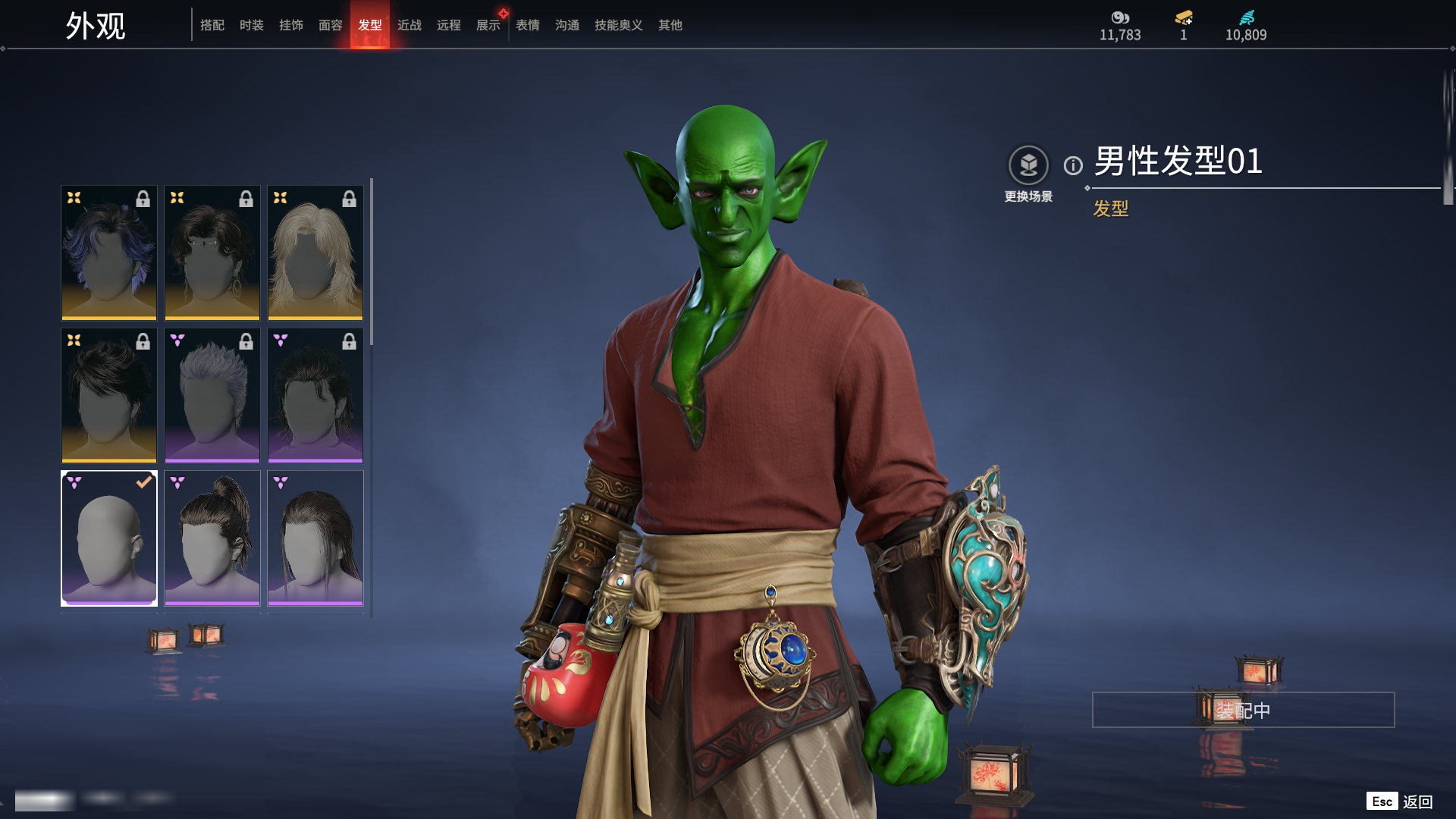Choose the top-knot ponytail hairstyle
The height and width of the screenshot is (819, 1456).
(x=212, y=538)
